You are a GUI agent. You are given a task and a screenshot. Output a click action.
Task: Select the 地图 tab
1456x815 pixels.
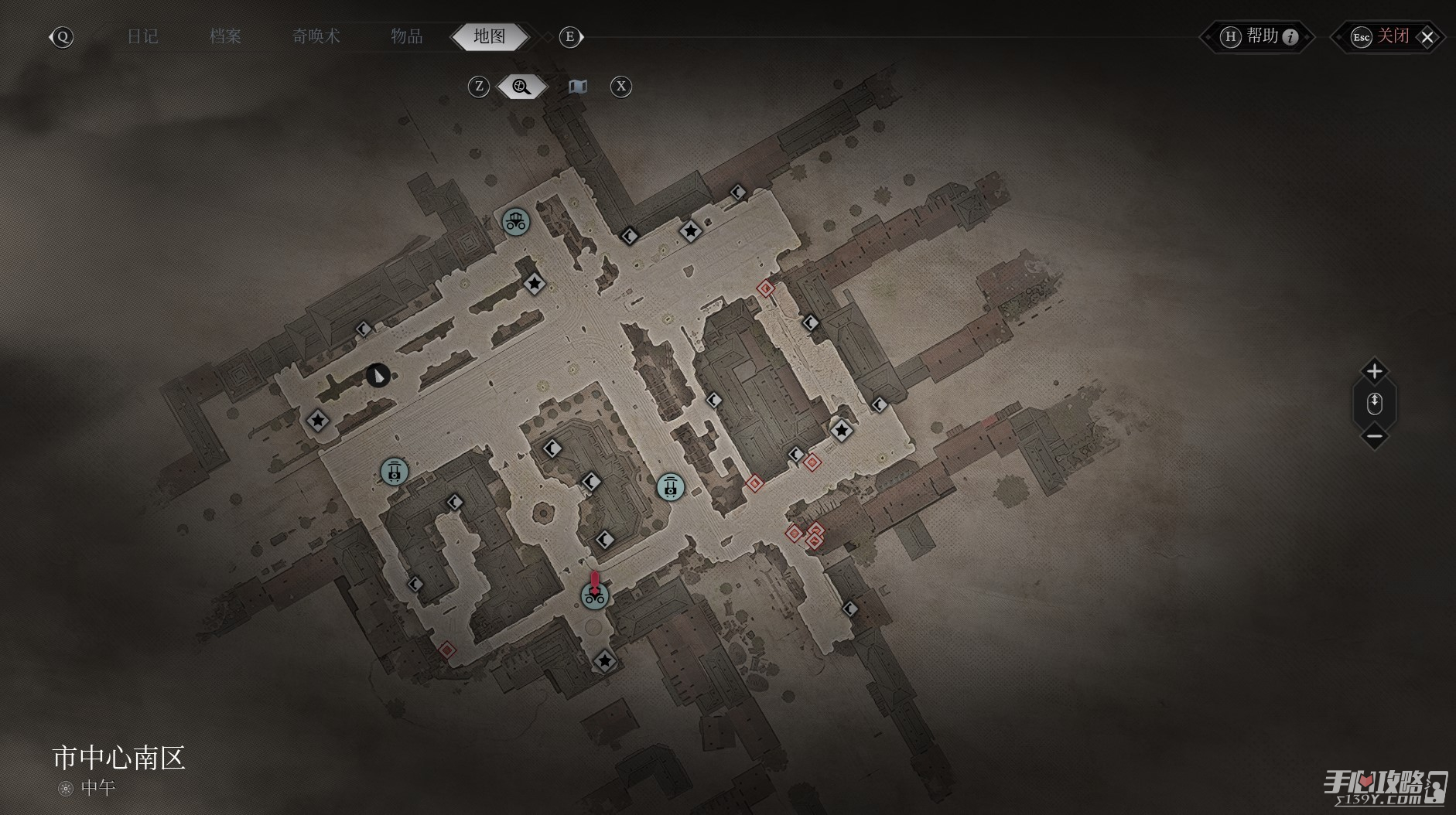(490, 36)
